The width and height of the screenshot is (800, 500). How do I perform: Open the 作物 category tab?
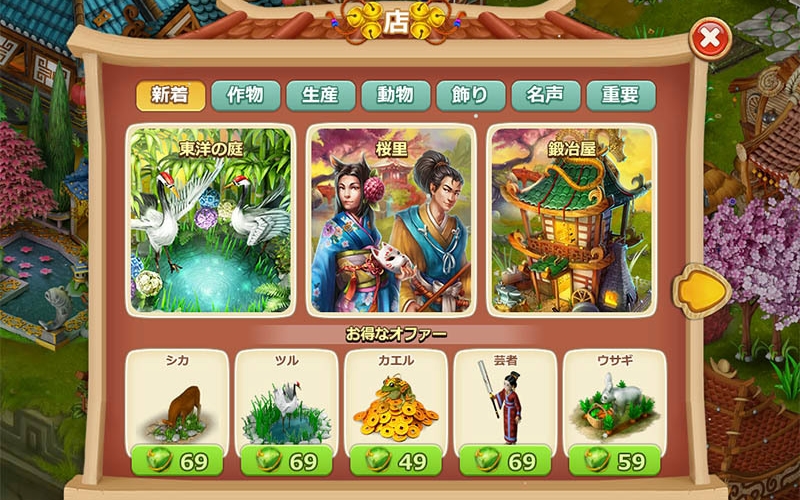pos(246,95)
